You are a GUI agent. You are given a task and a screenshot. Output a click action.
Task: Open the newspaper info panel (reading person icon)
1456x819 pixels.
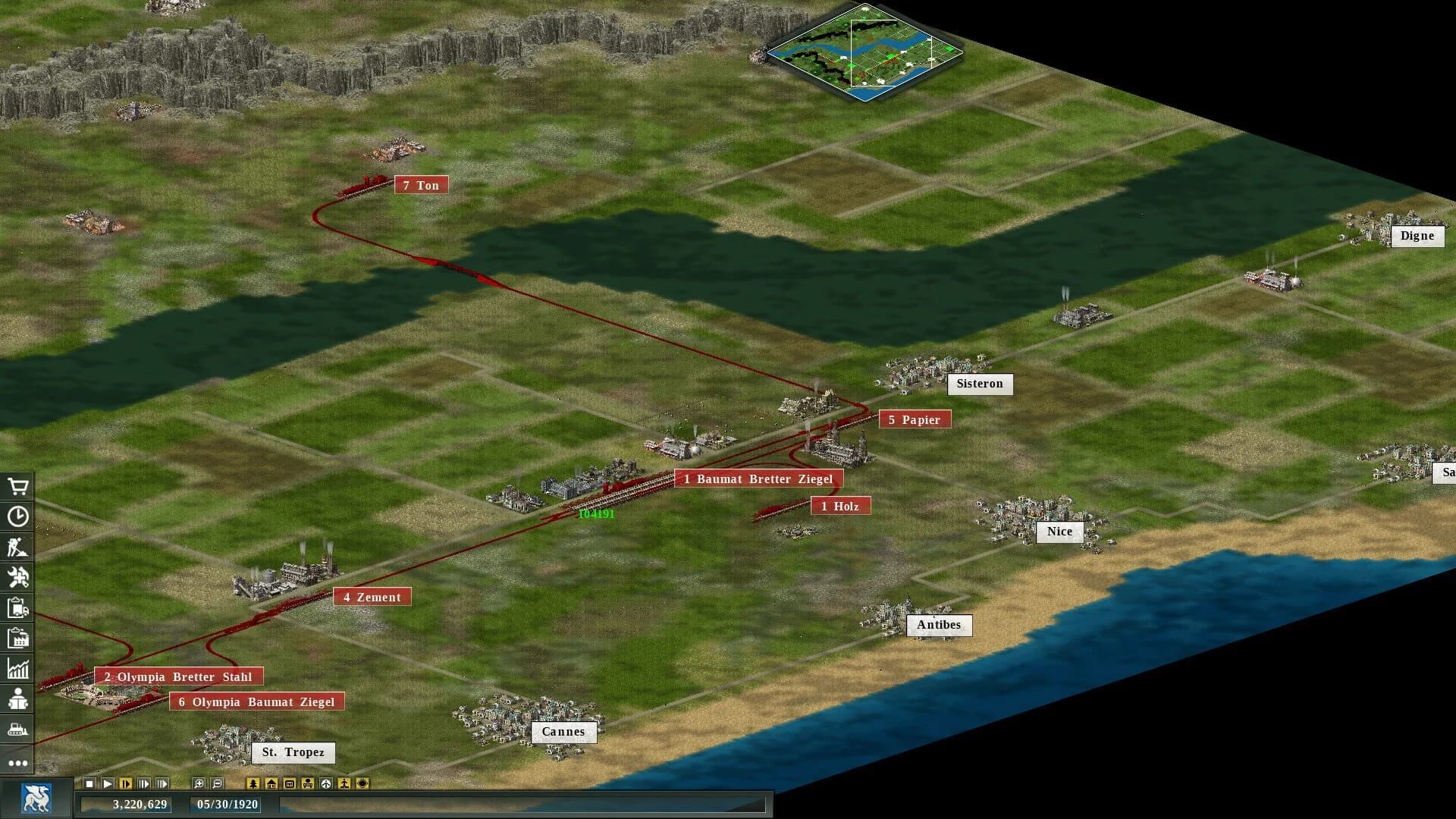coord(18,698)
